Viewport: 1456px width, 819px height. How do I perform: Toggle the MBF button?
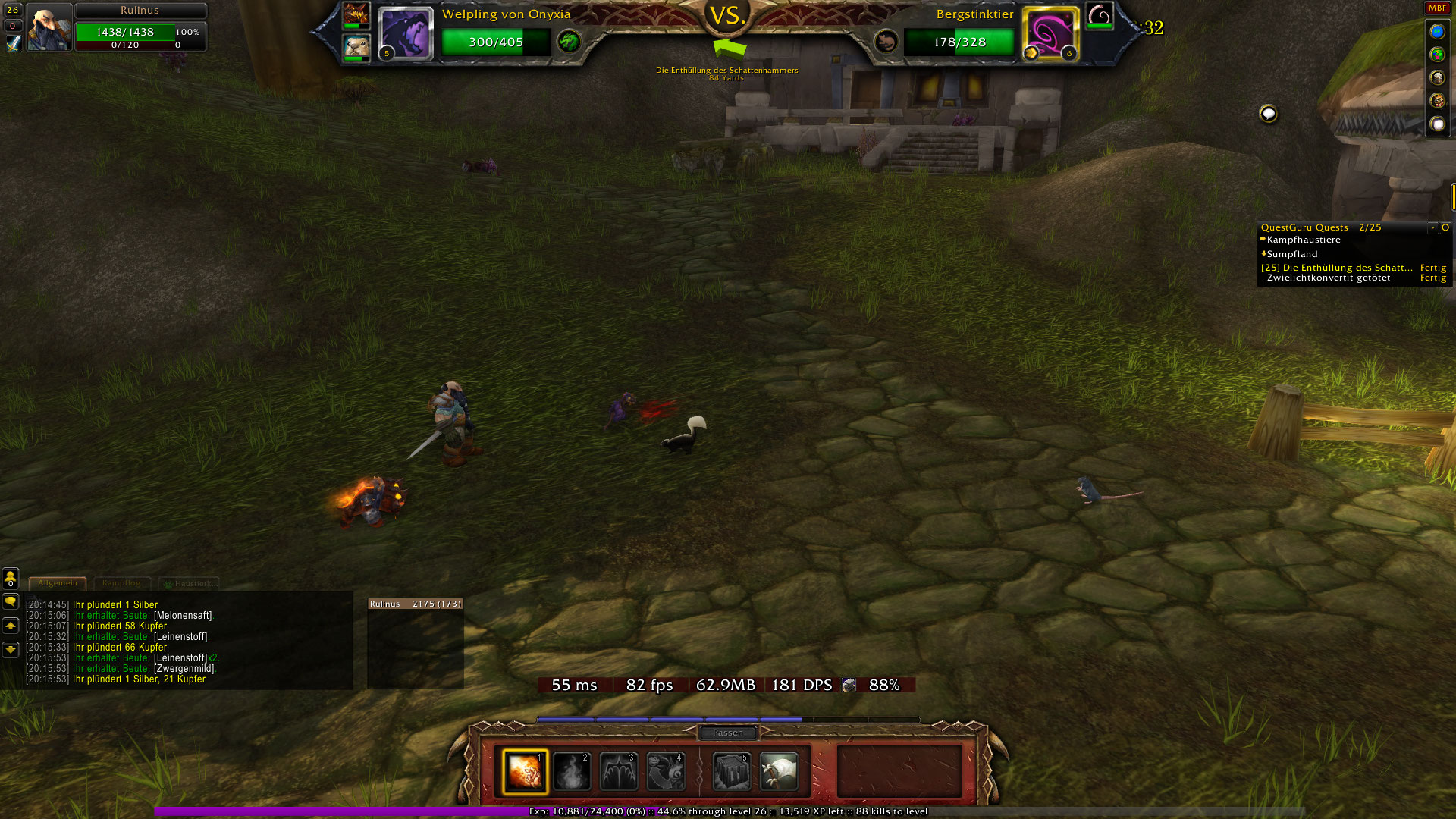(1437, 8)
